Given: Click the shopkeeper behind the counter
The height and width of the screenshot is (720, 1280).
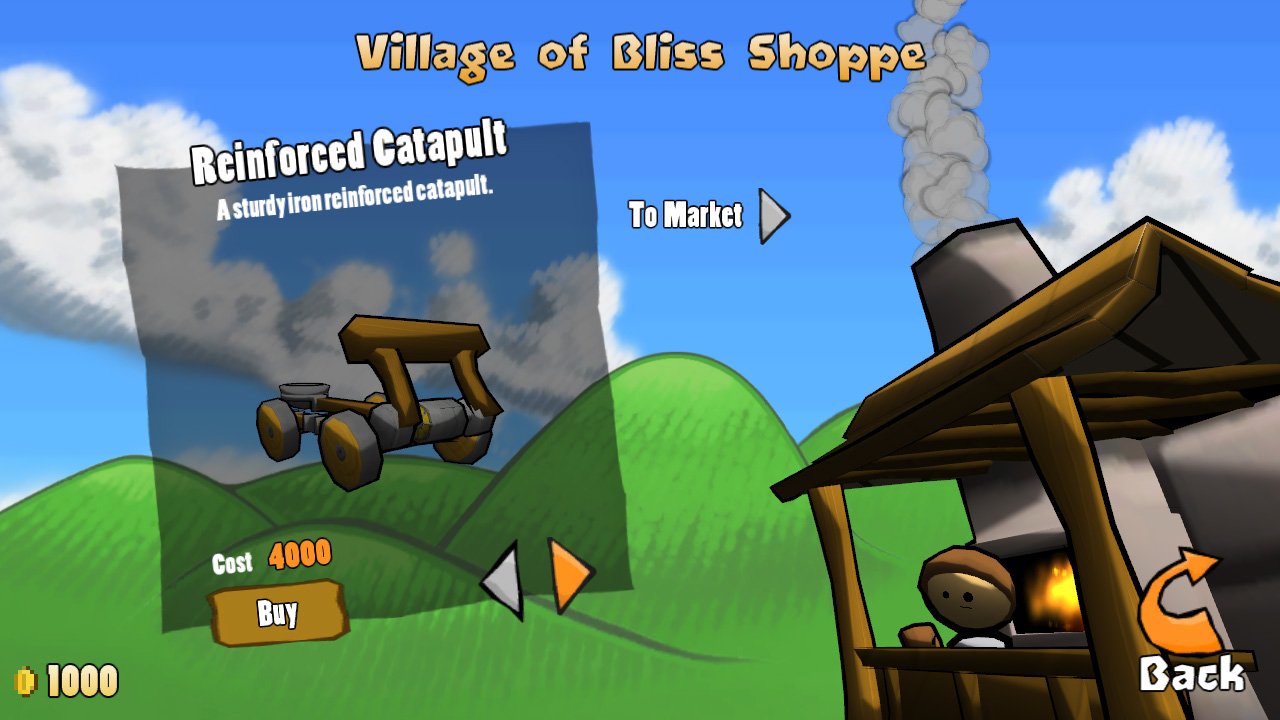Looking at the screenshot, I should [x=965, y=595].
